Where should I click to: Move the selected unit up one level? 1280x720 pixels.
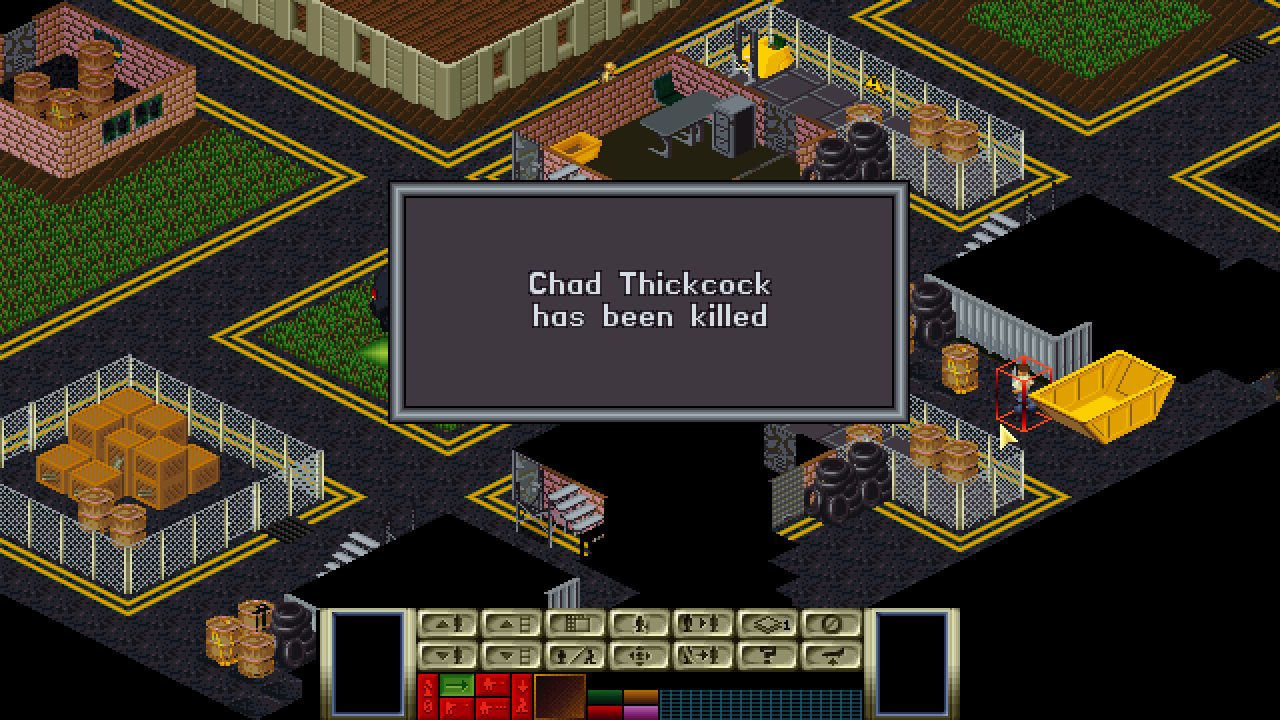[446, 624]
